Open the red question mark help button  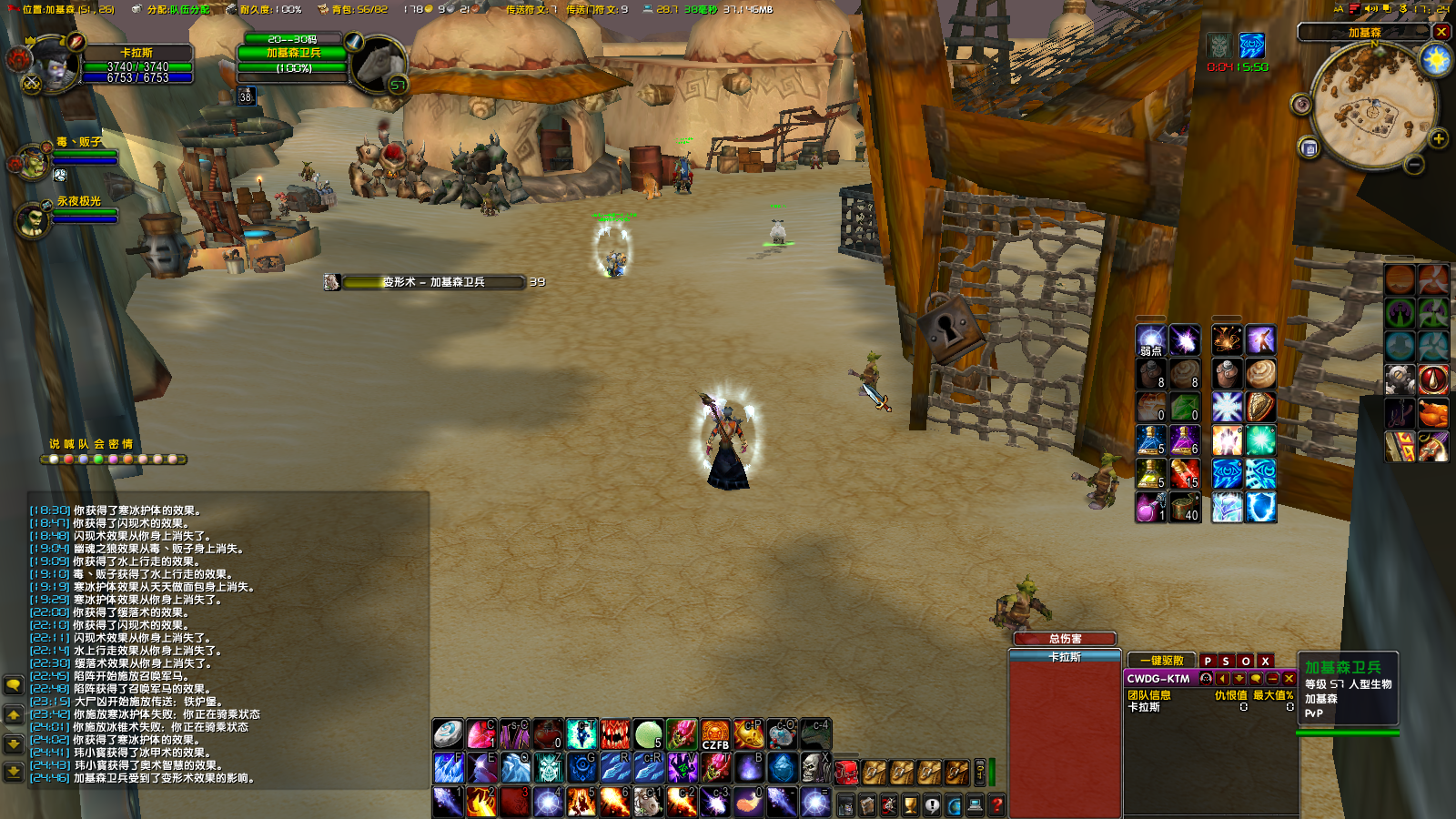click(x=997, y=804)
